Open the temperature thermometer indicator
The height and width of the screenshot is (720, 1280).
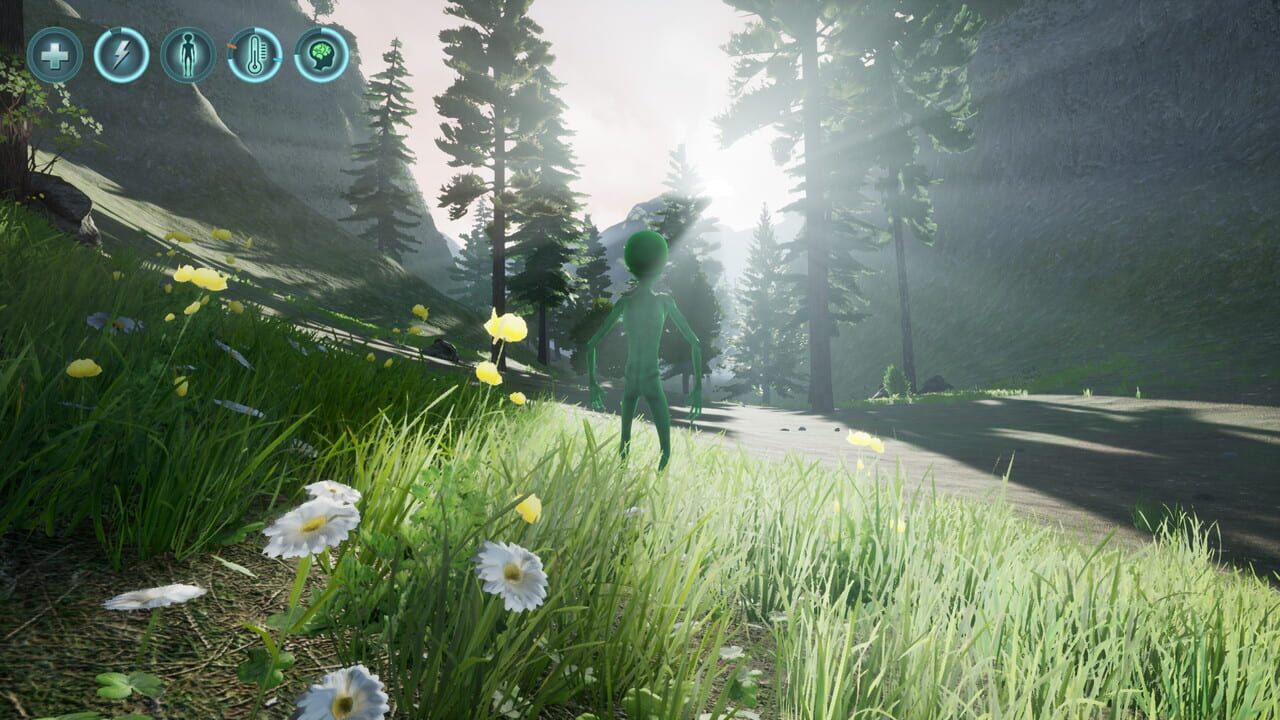(x=254, y=55)
